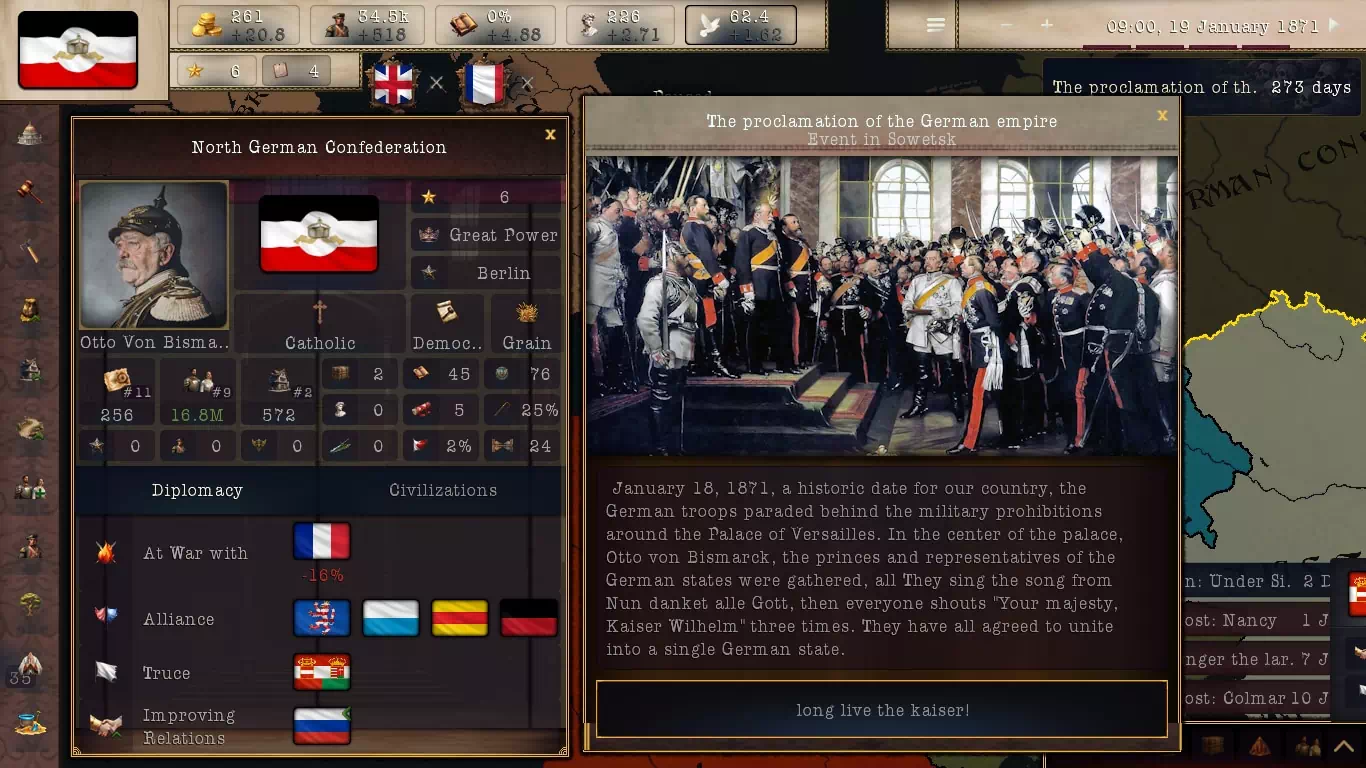1366x768 pixels.
Task: Open the capitol building sidebar menu
Action: (30, 134)
